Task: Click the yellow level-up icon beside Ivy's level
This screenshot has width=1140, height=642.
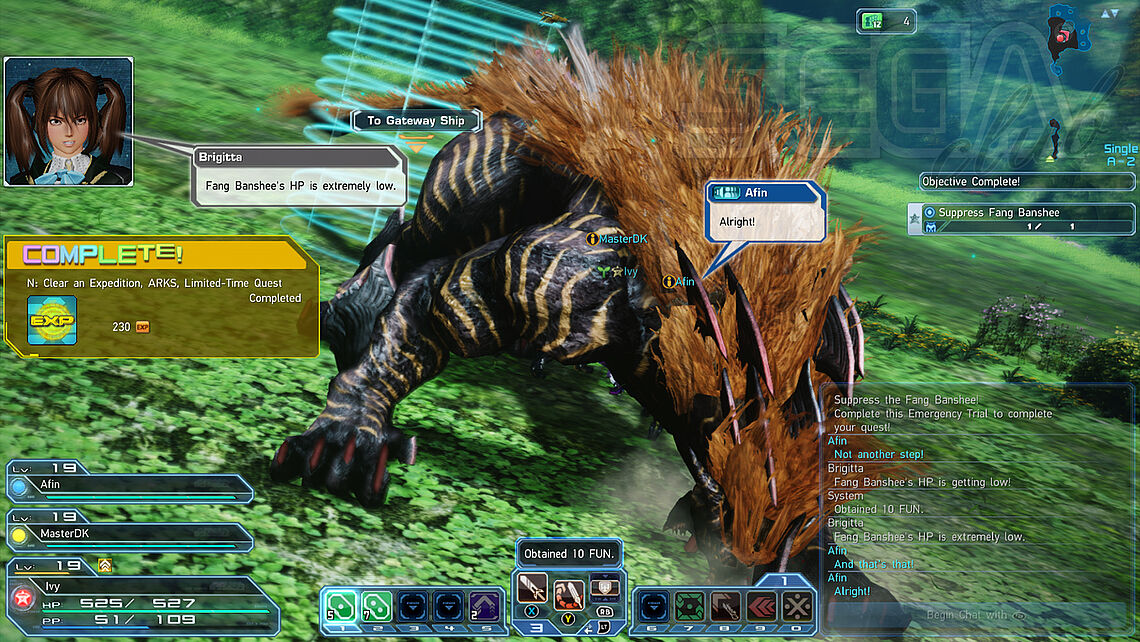Action: tap(104, 566)
